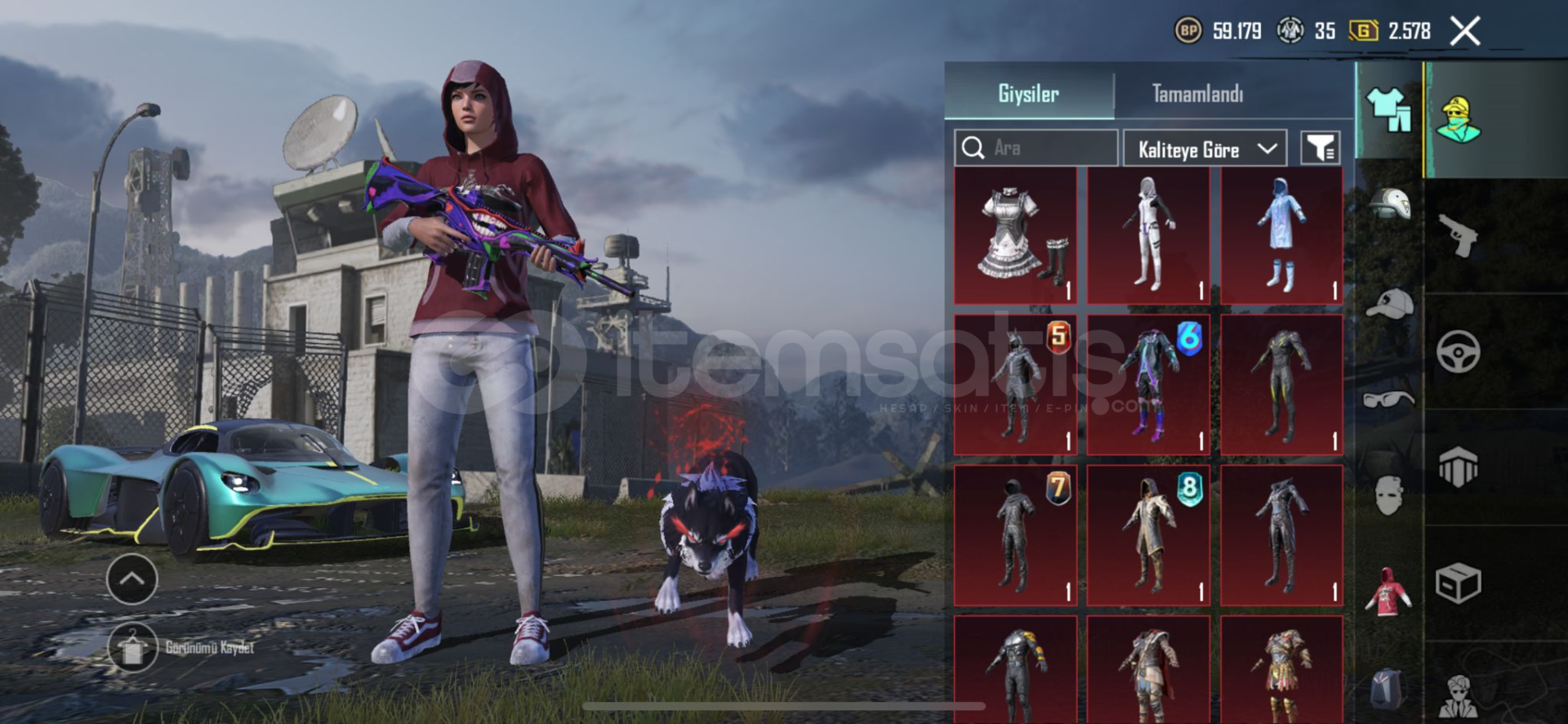Switch to the Giysiler tab
This screenshot has width=1568, height=724.
pos(1028,94)
